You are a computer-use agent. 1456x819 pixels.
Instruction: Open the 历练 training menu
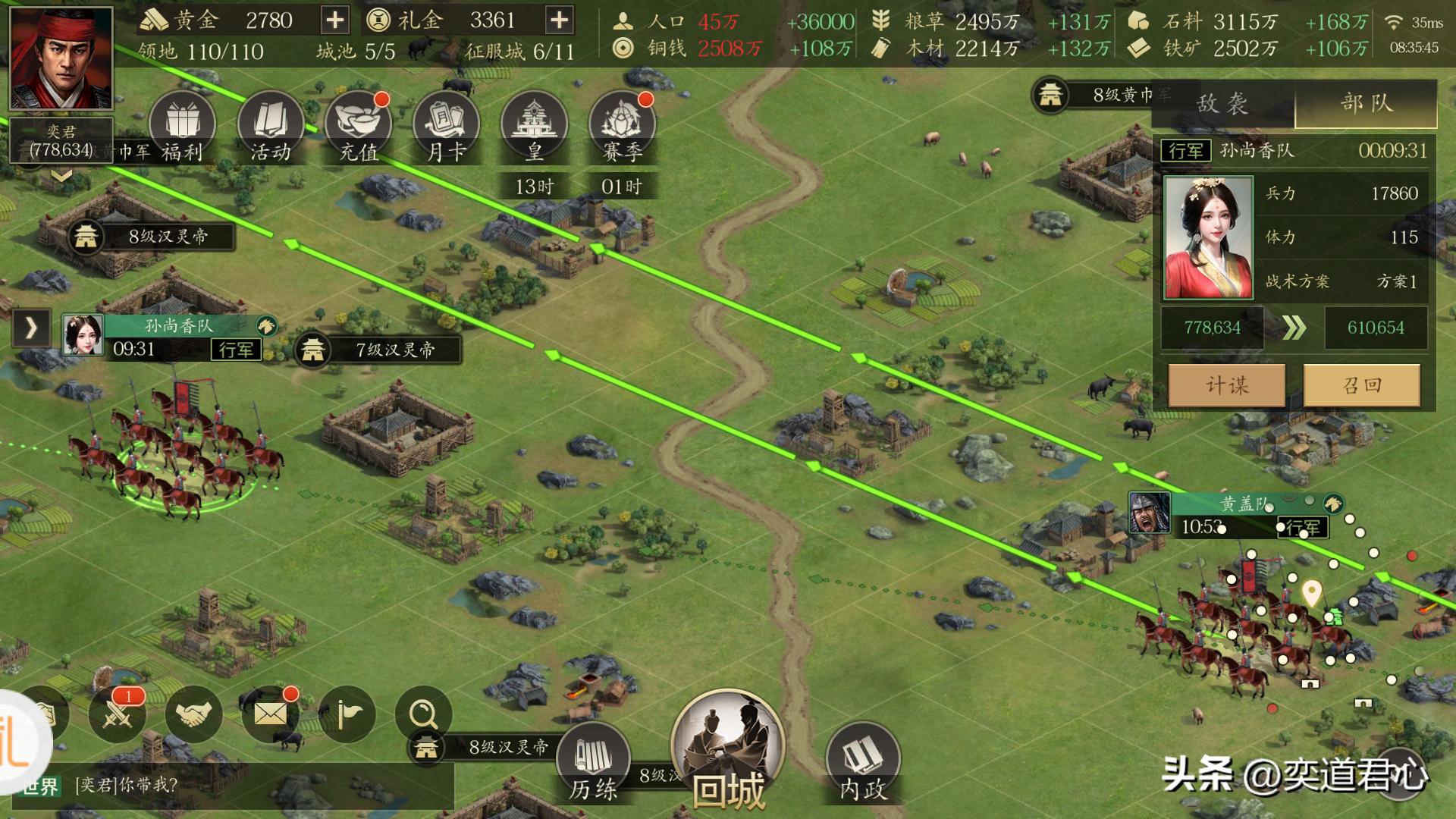[x=593, y=762]
